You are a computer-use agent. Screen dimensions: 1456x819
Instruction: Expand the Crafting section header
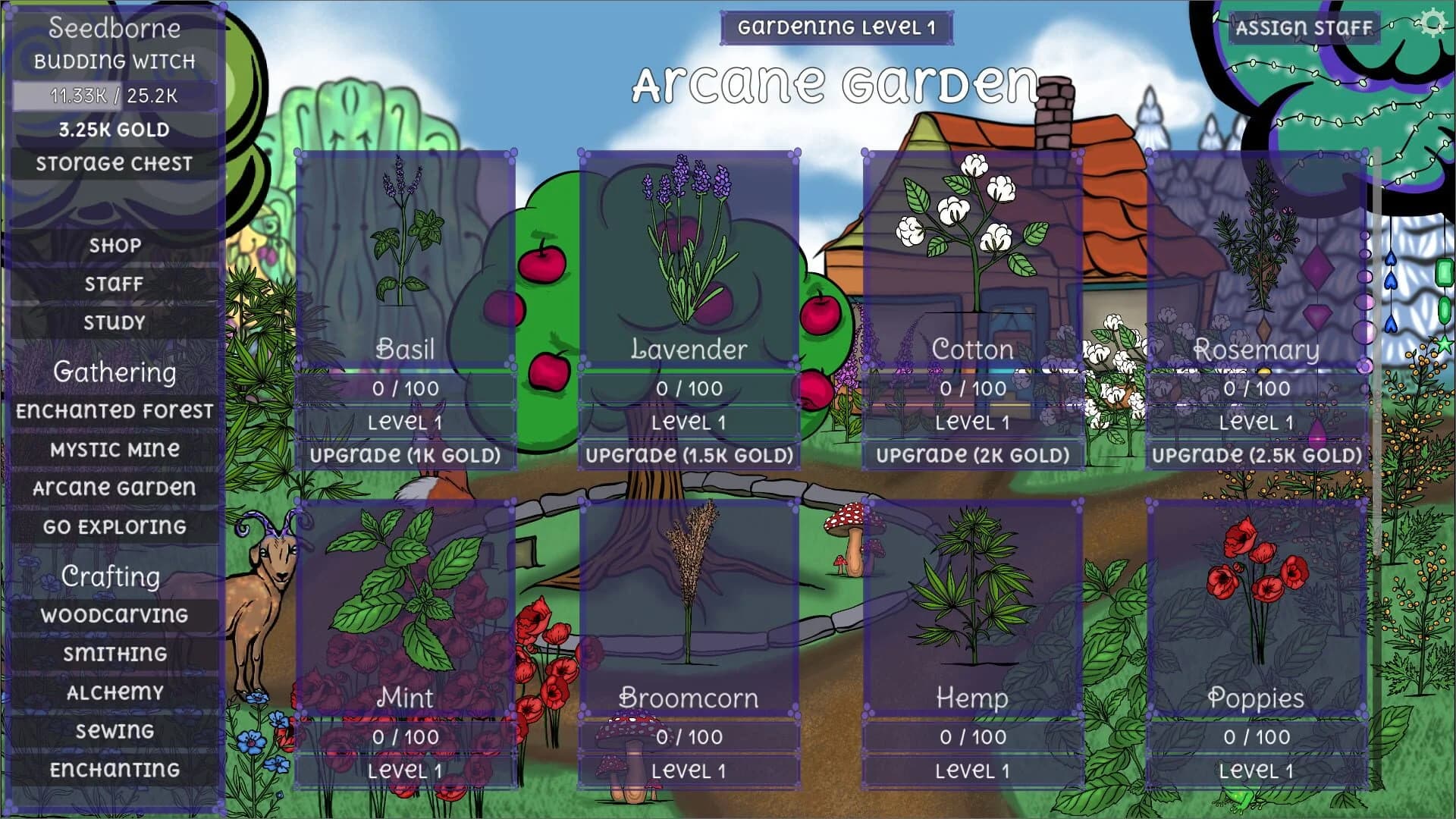(112, 576)
